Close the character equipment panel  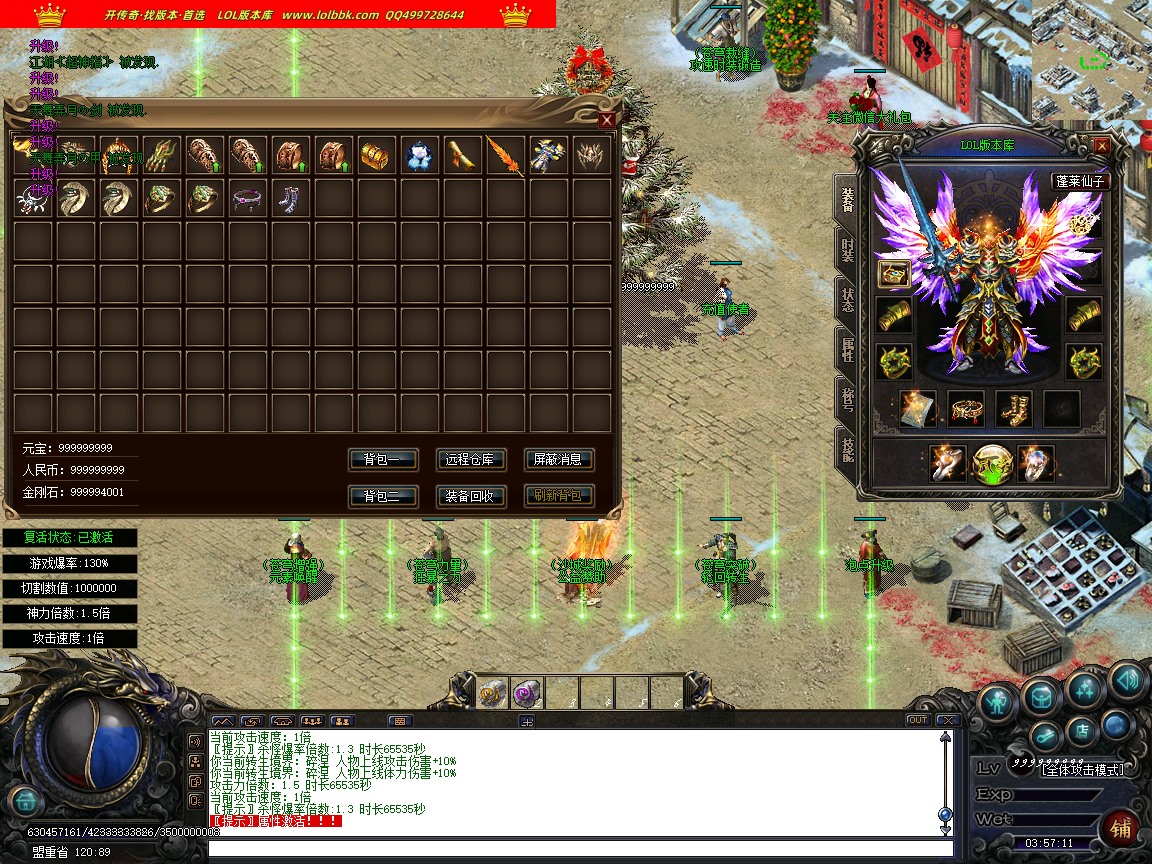point(1101,146)
